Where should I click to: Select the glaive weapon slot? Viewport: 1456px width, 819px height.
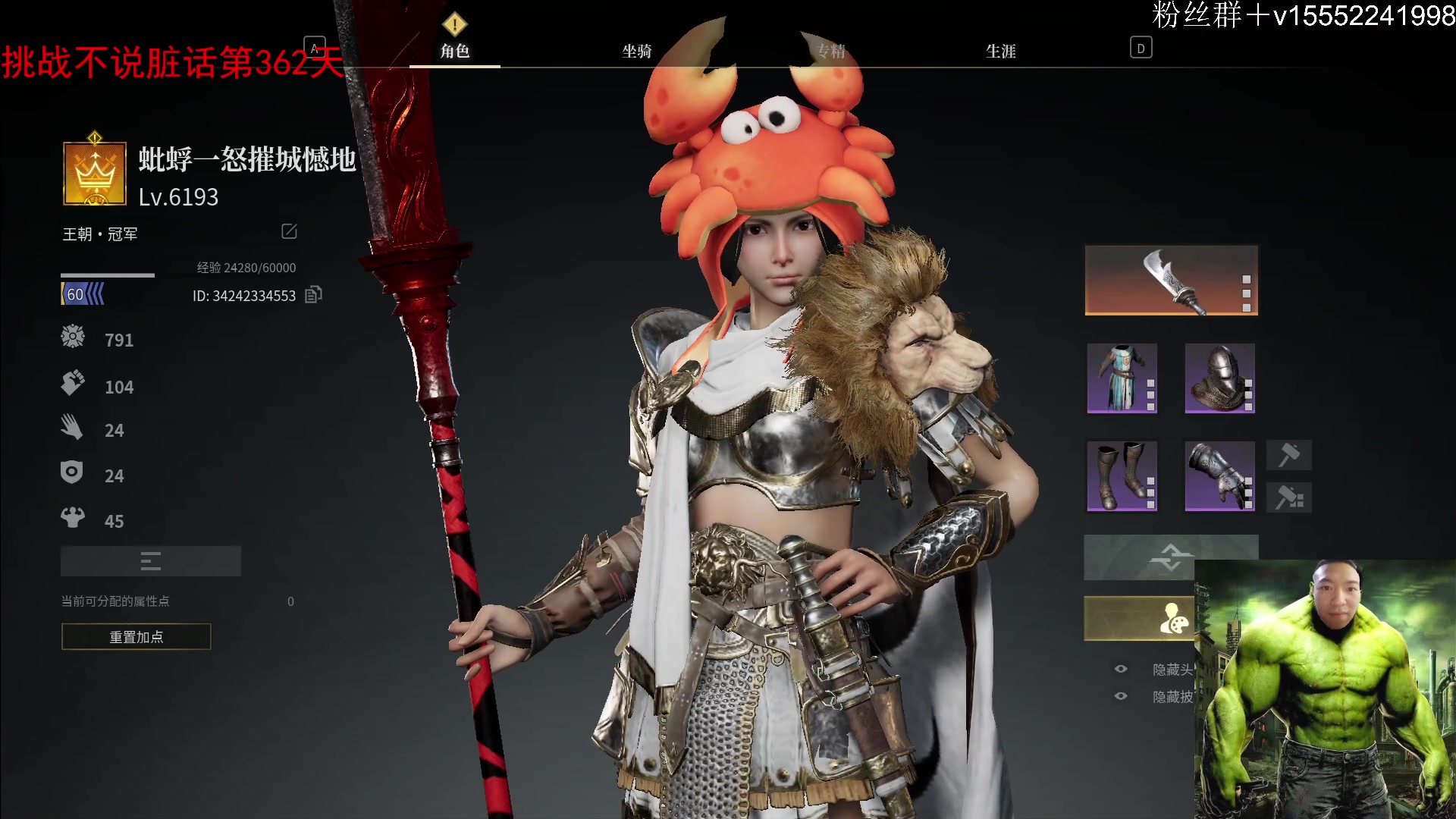1172,281
